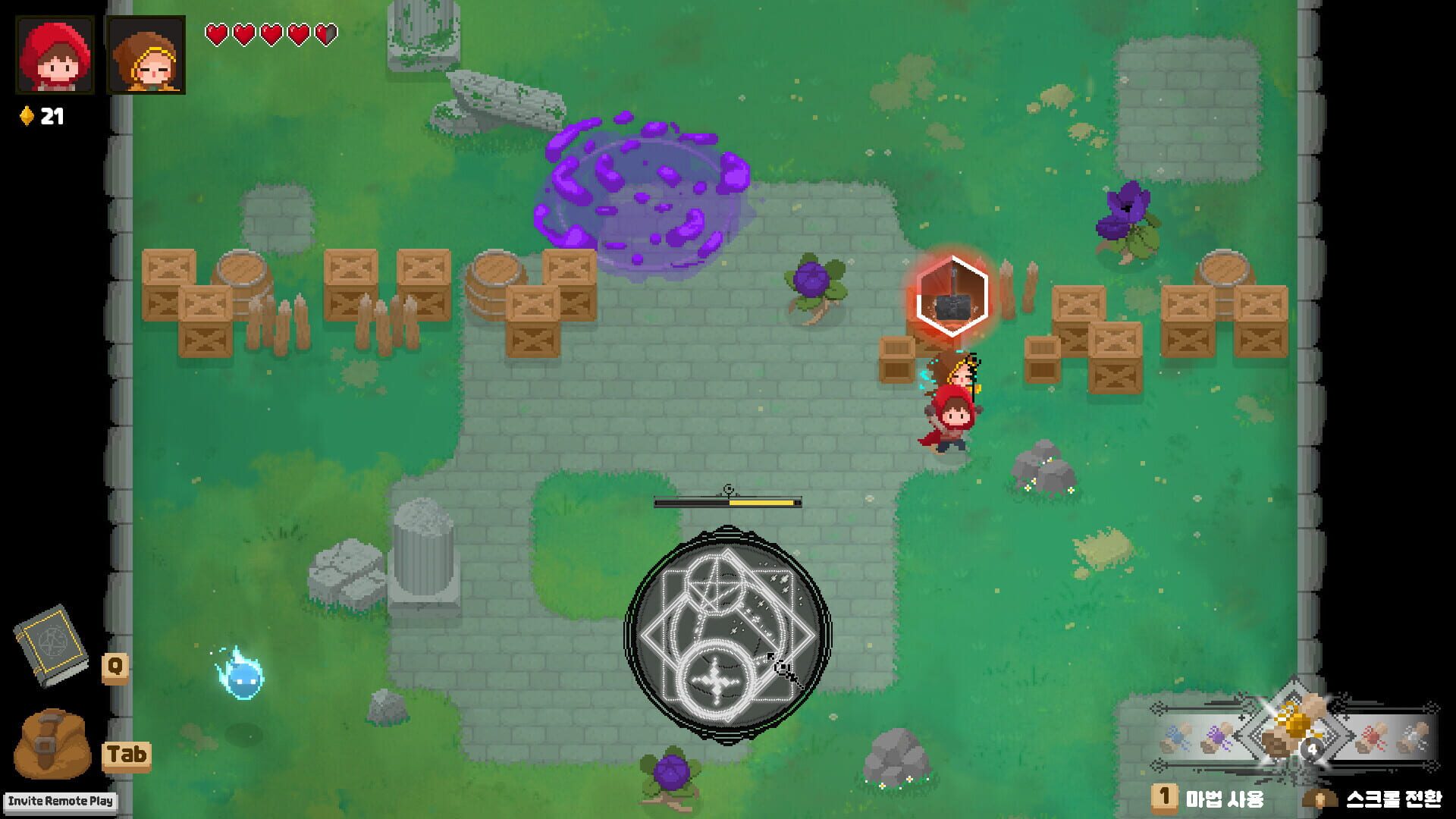1456x819 pixels.
Task: Select the blue scroll on the scroll bar
Action: click(1176, 736)
